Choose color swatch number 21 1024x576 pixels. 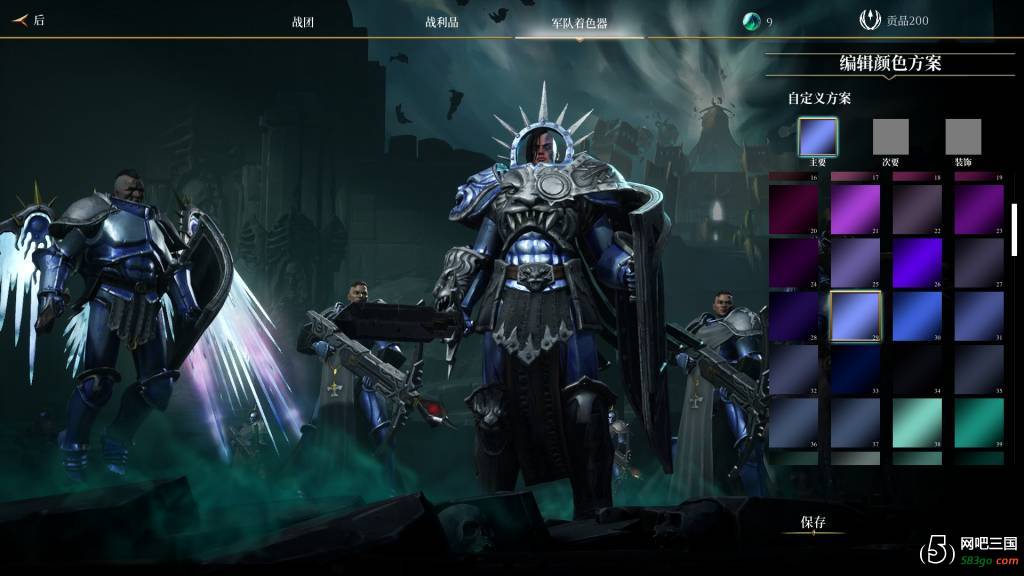click(x=855, y=209)
